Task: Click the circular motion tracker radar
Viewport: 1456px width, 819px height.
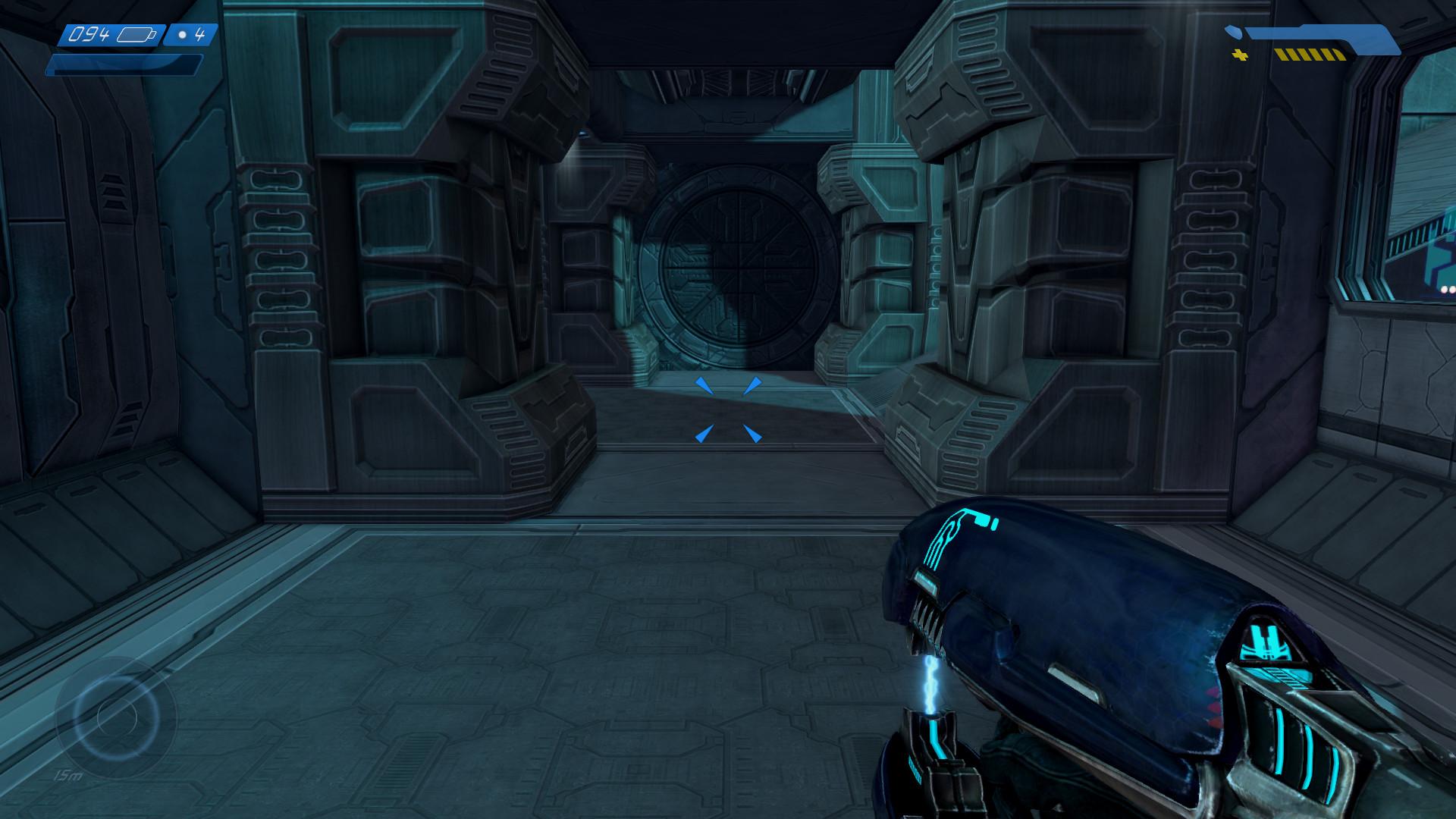Action: click(117, 716)
